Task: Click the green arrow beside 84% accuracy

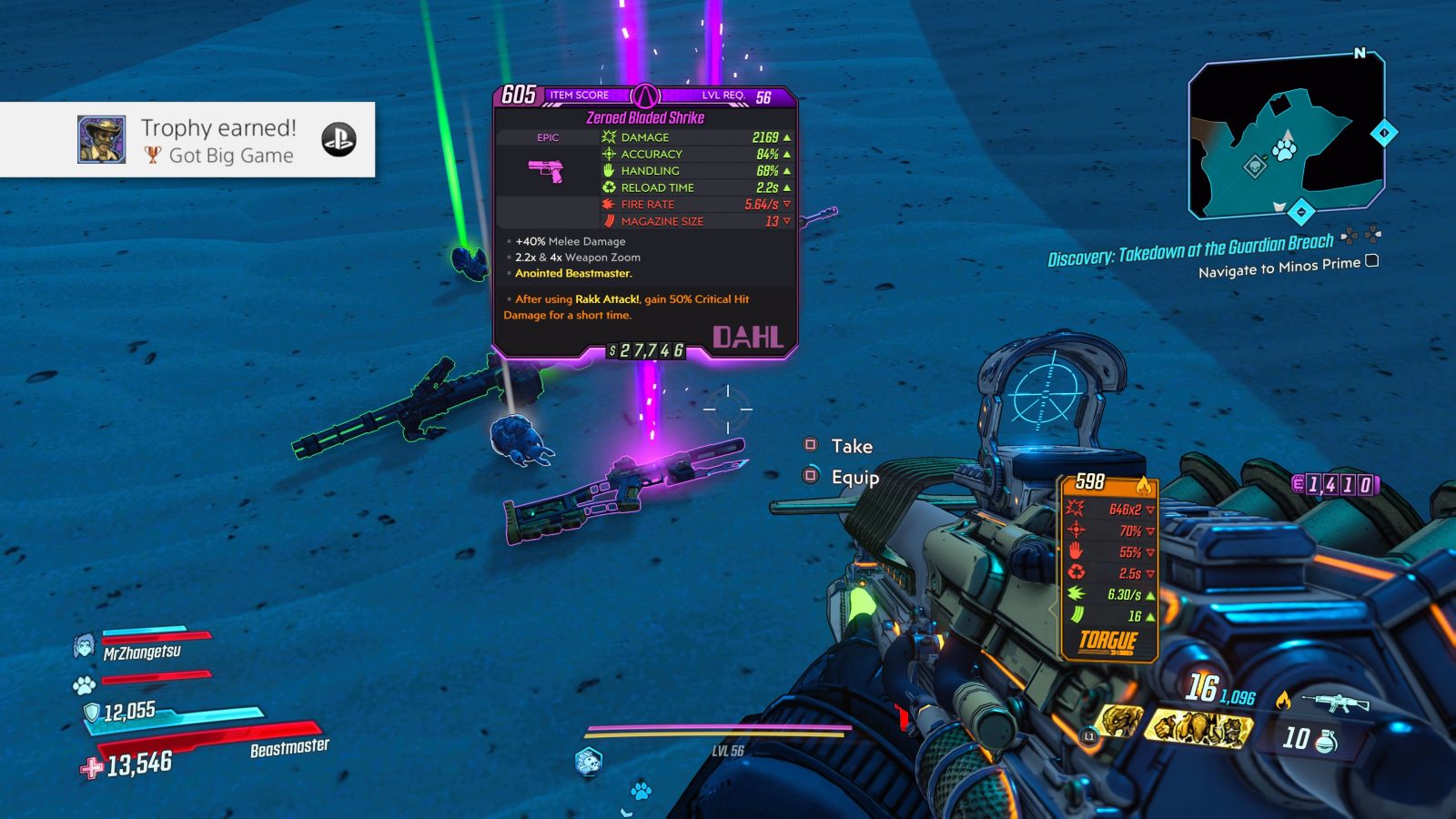Action: coord(788,154)
